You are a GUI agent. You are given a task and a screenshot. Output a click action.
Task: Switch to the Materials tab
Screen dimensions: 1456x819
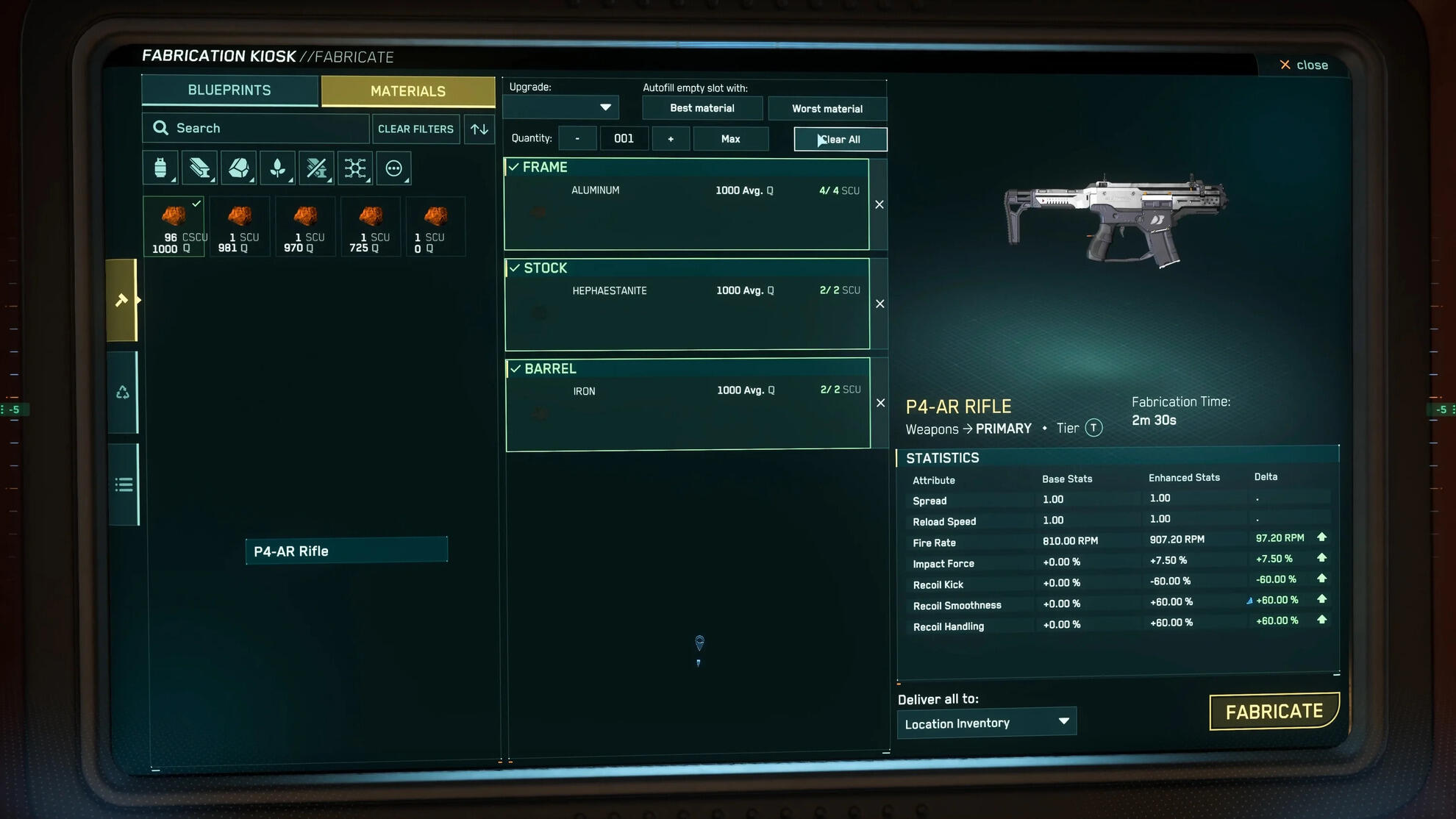408,90
